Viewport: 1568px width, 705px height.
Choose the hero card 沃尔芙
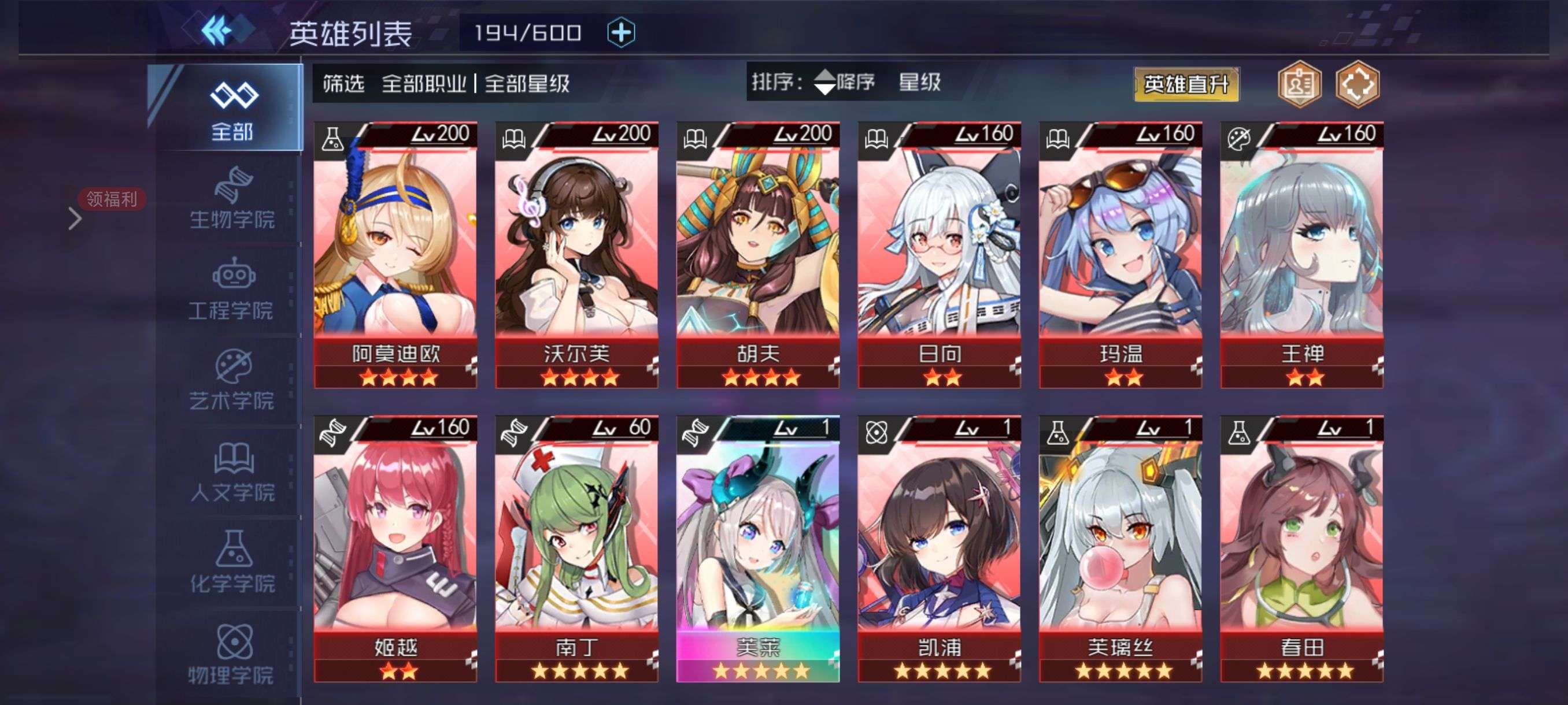point(576,254)
